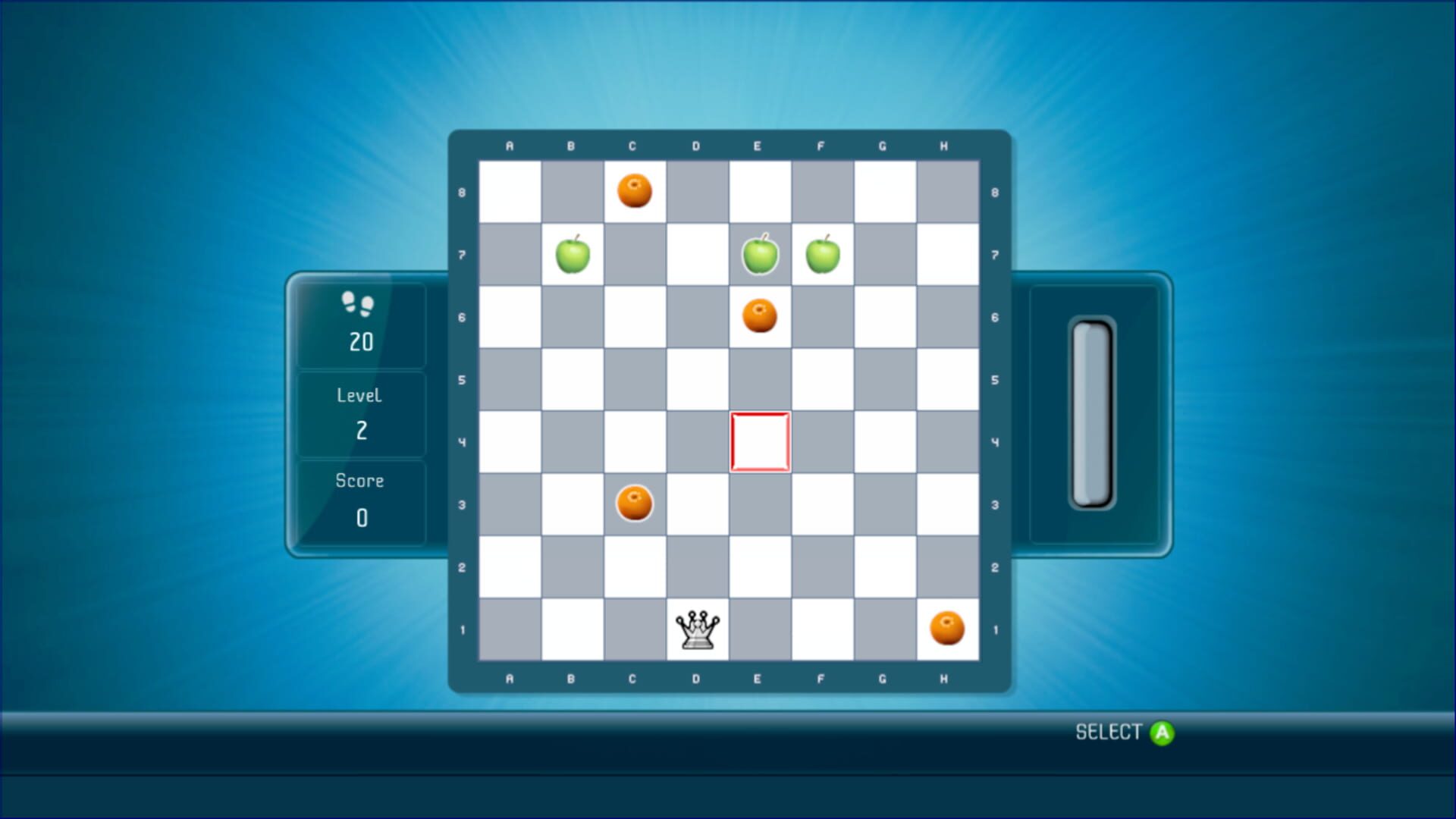This screenshot has width=1456, height=819.
Task: Select the orange on square E6
Action: (x=759, y=316)
